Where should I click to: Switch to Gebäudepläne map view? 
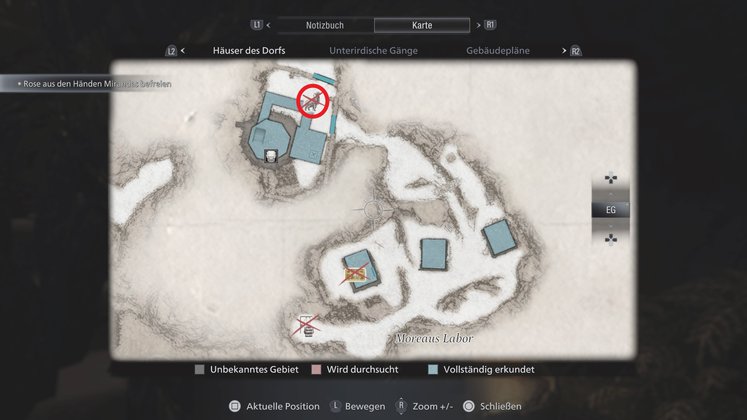pyautogui.click(x=498, y=50)
